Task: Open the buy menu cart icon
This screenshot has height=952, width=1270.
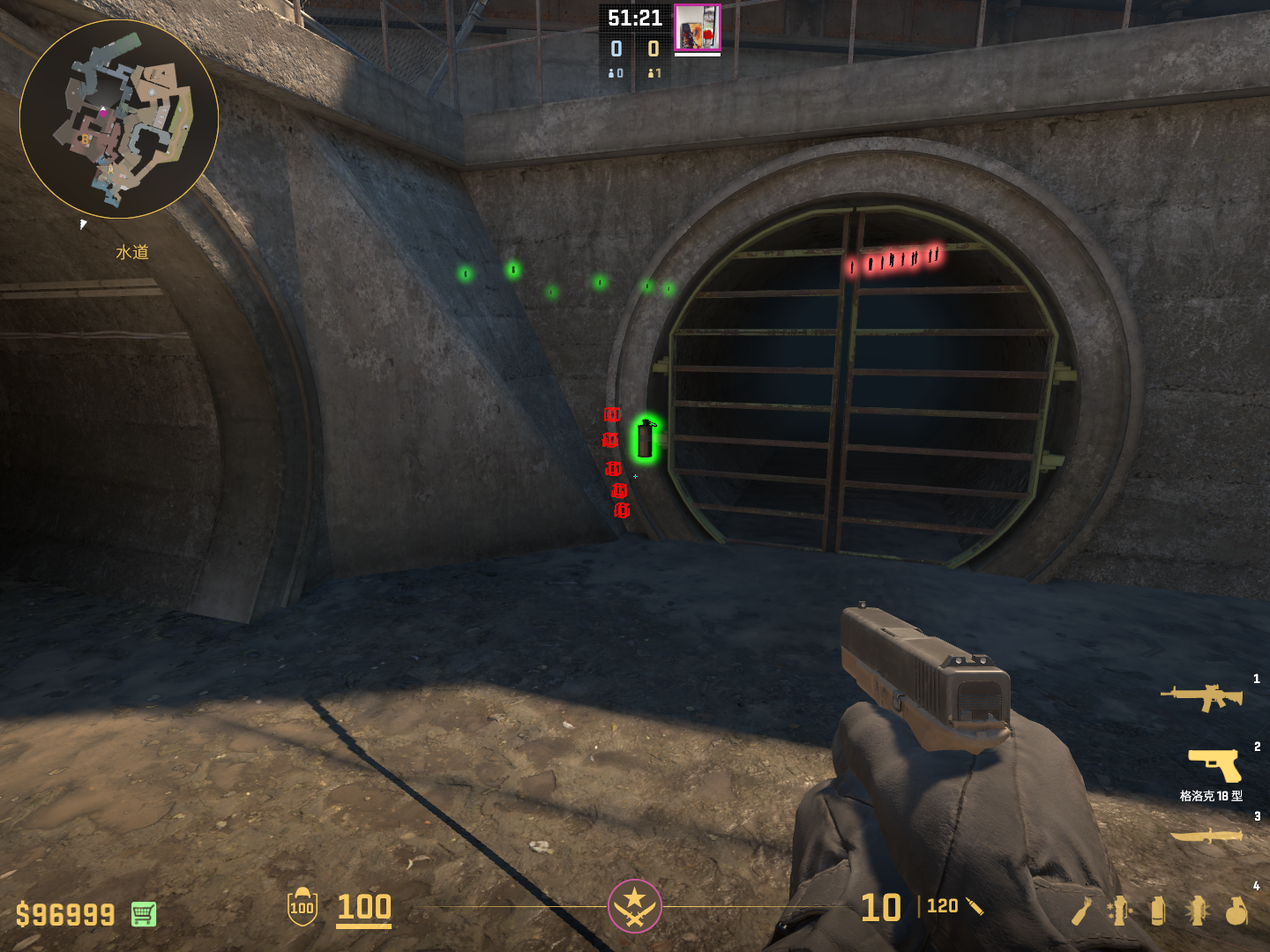Action: [144, 914]
